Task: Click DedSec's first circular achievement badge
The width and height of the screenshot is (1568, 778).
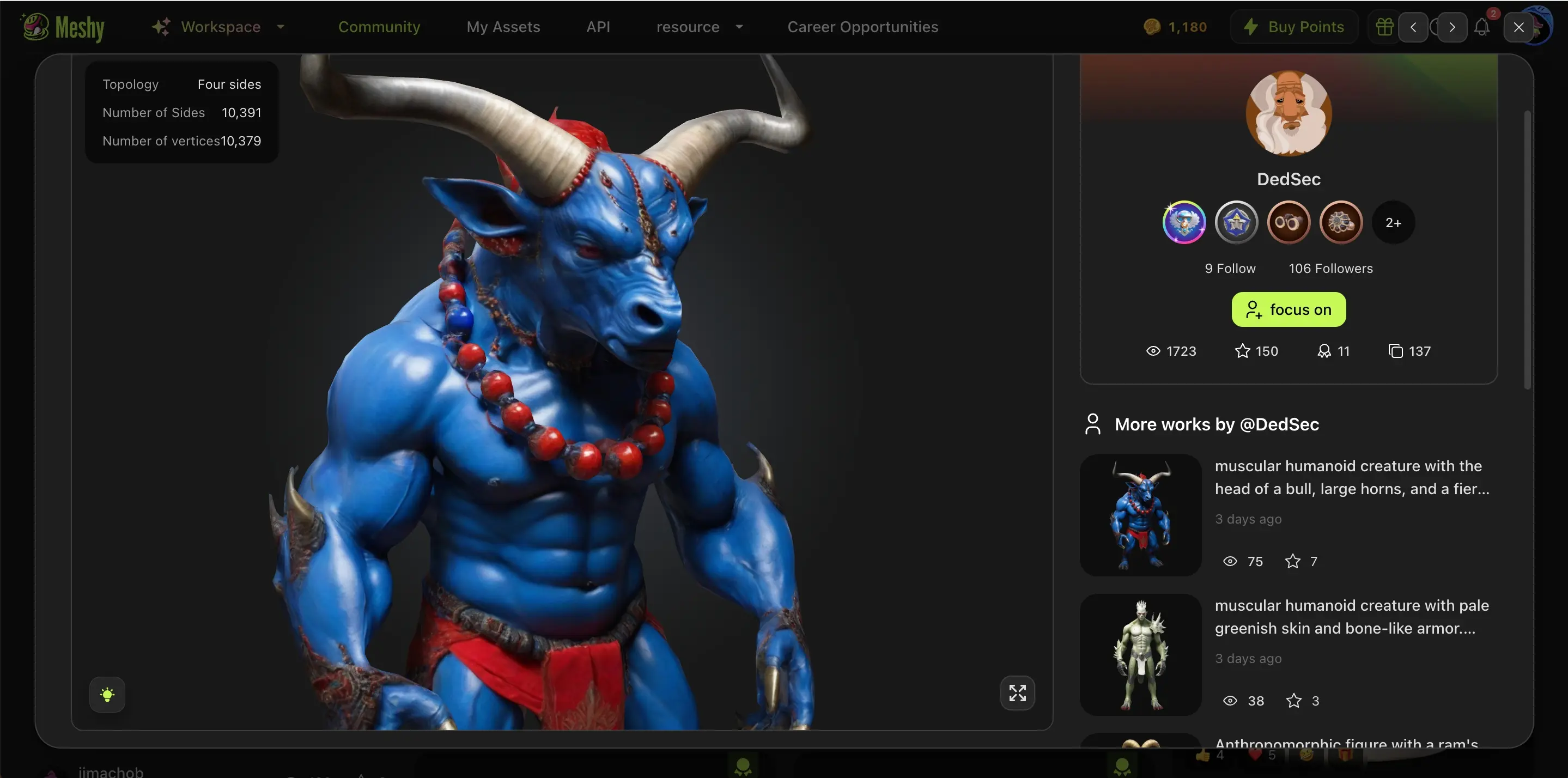Action: tap(1183, 222)
